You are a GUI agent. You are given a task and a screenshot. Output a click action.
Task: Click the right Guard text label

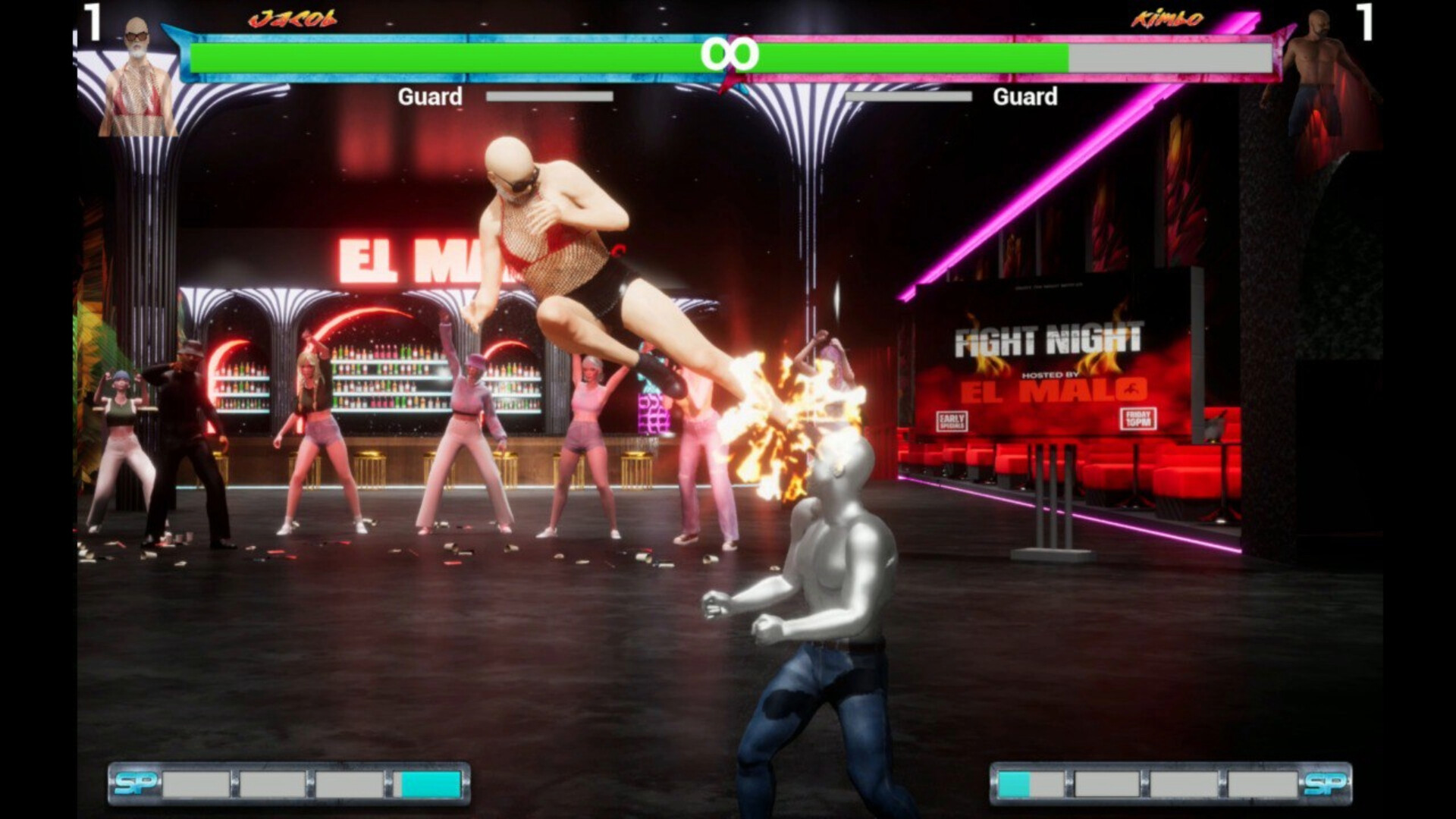click(1026, 97)
